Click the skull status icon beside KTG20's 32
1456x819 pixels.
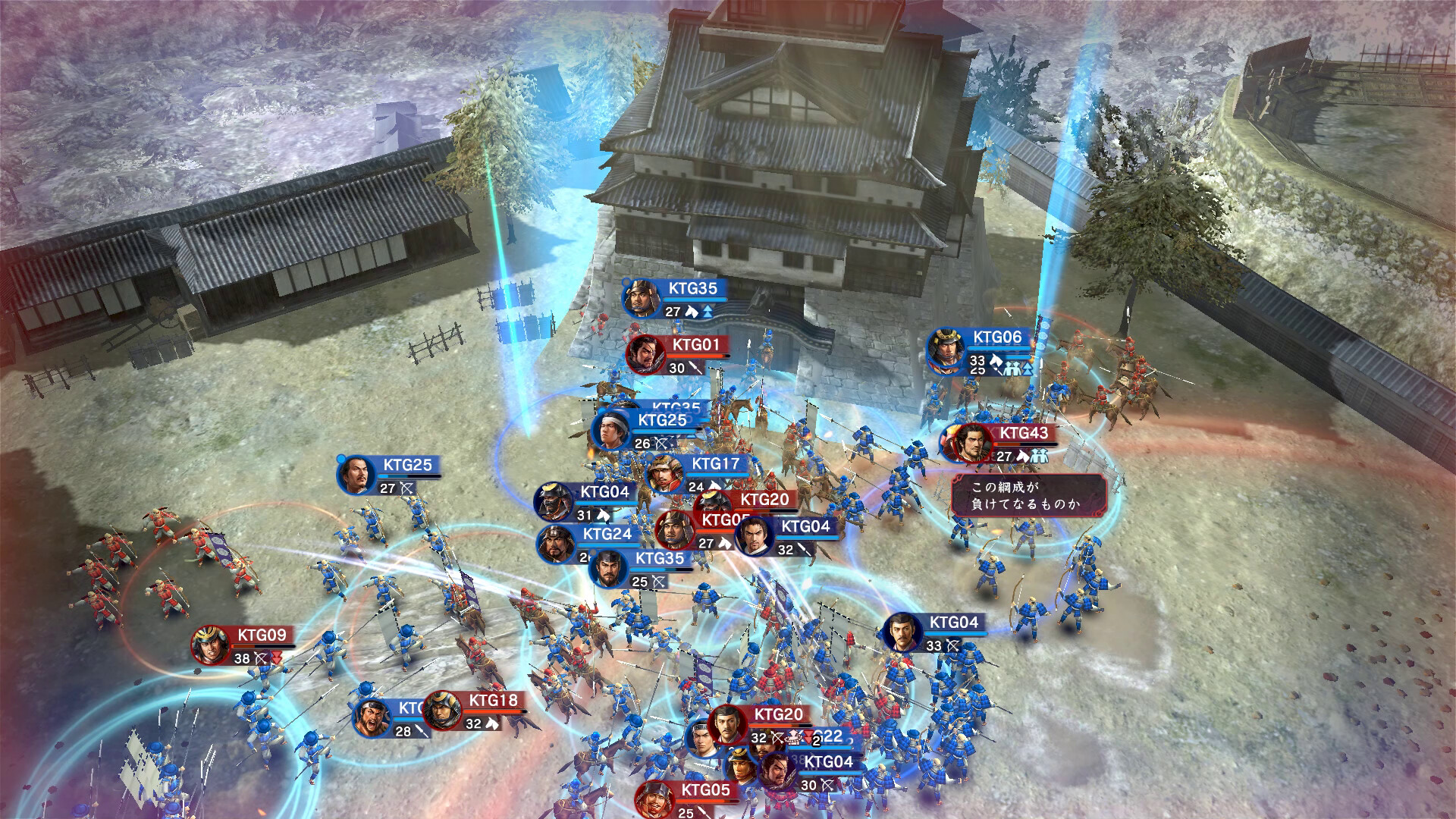(x=794, y=737)
